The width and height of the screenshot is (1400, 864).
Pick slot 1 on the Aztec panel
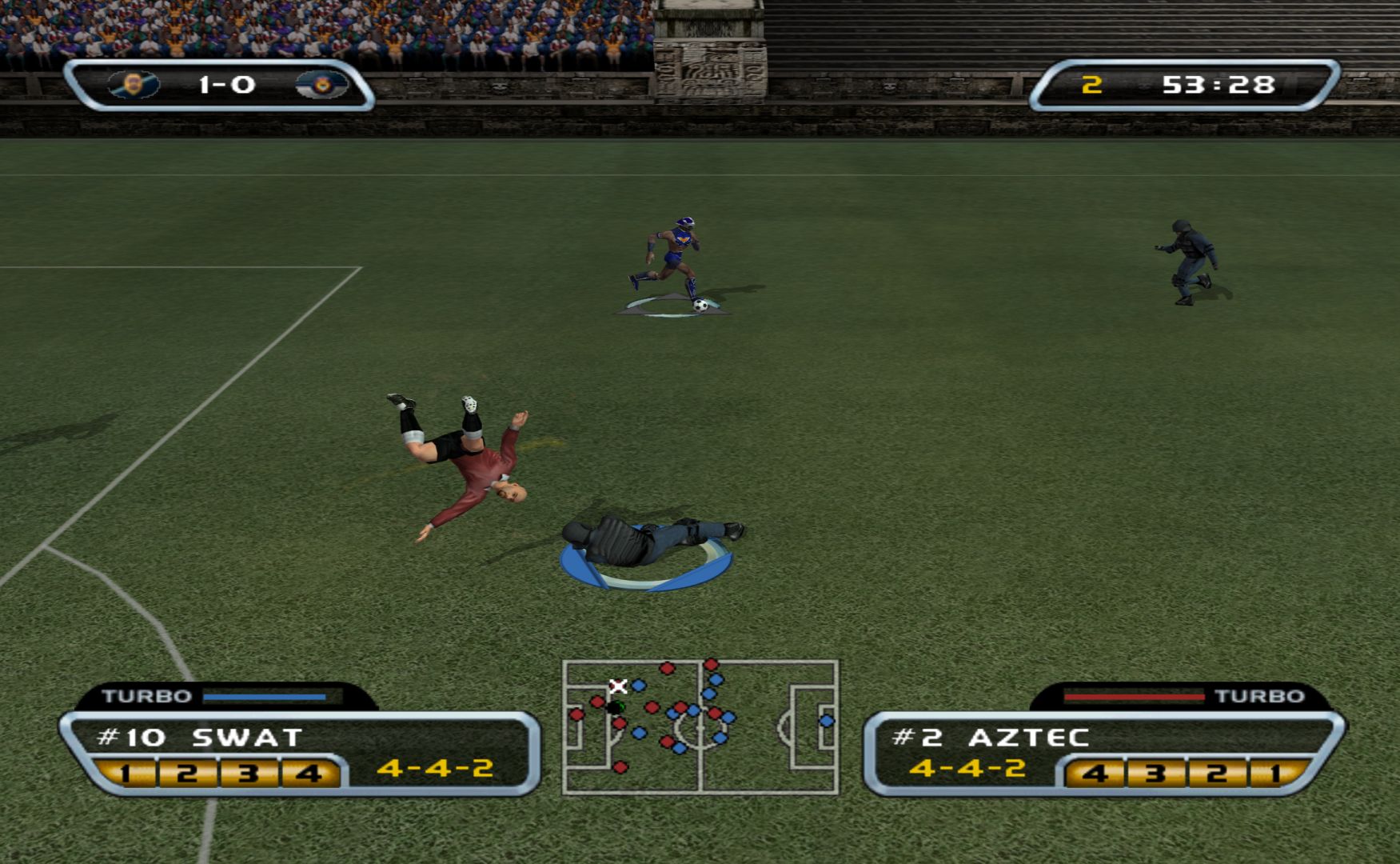(x=1275, y=774)
